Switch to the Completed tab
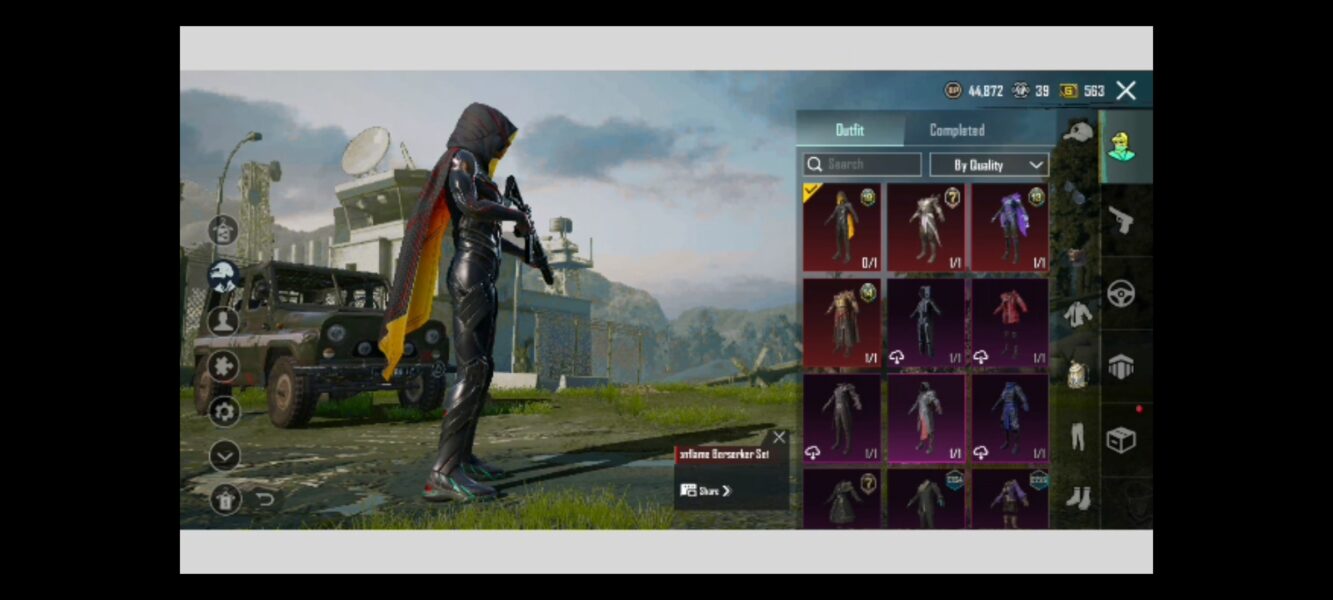Screen dimensions: 1333x600 [956, 130]
